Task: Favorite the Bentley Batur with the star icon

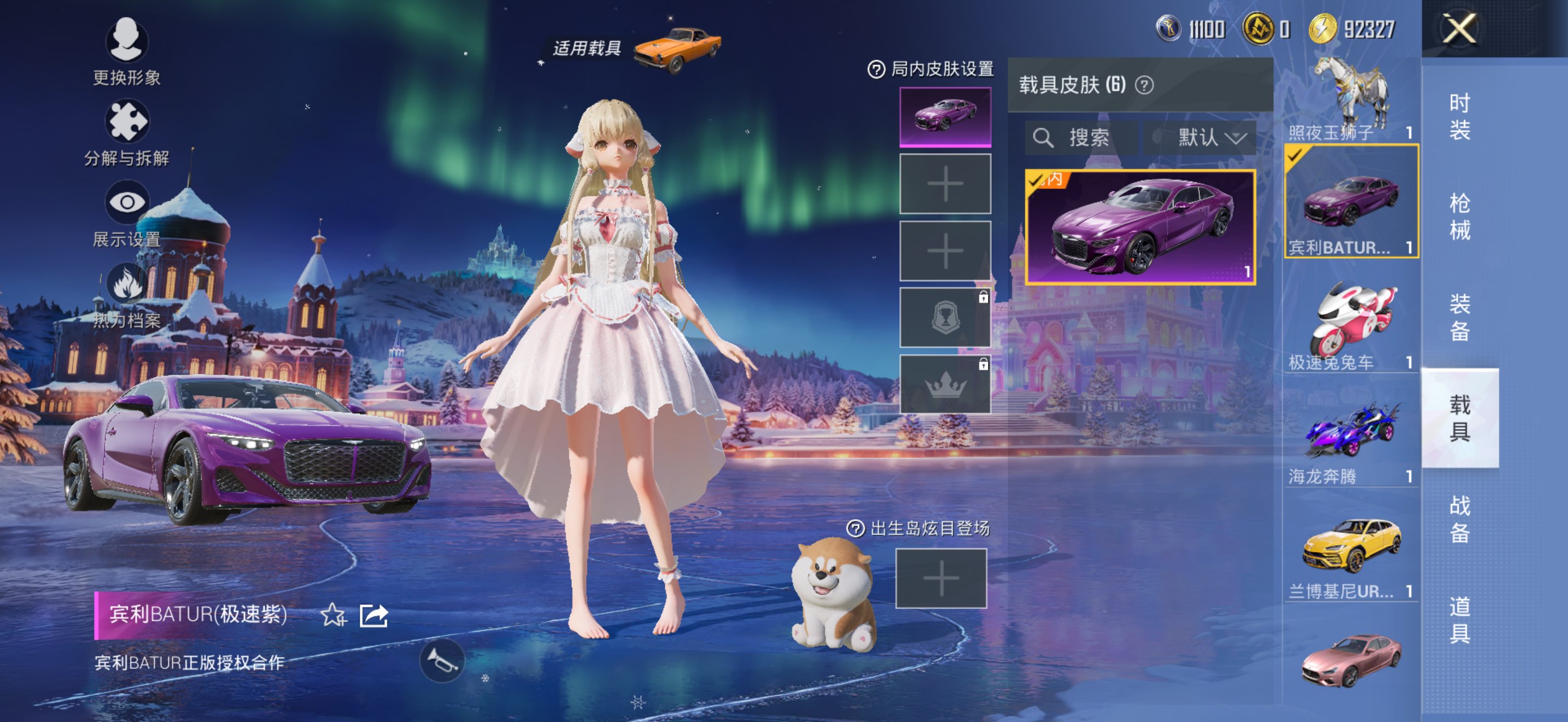Action: (333, 615)
